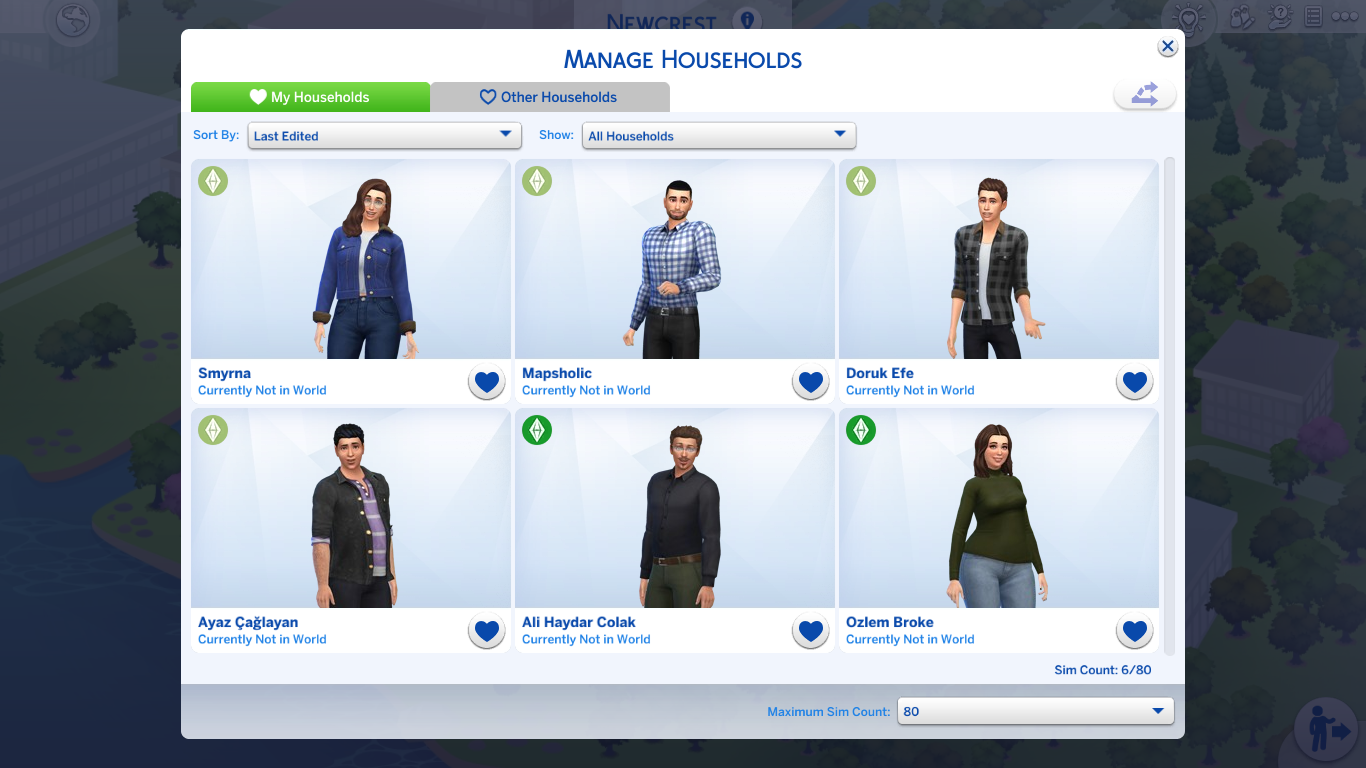Screen dimensions: 1366x768
Task: Open the Show All Households dropdown
Action: click(719, 135)
